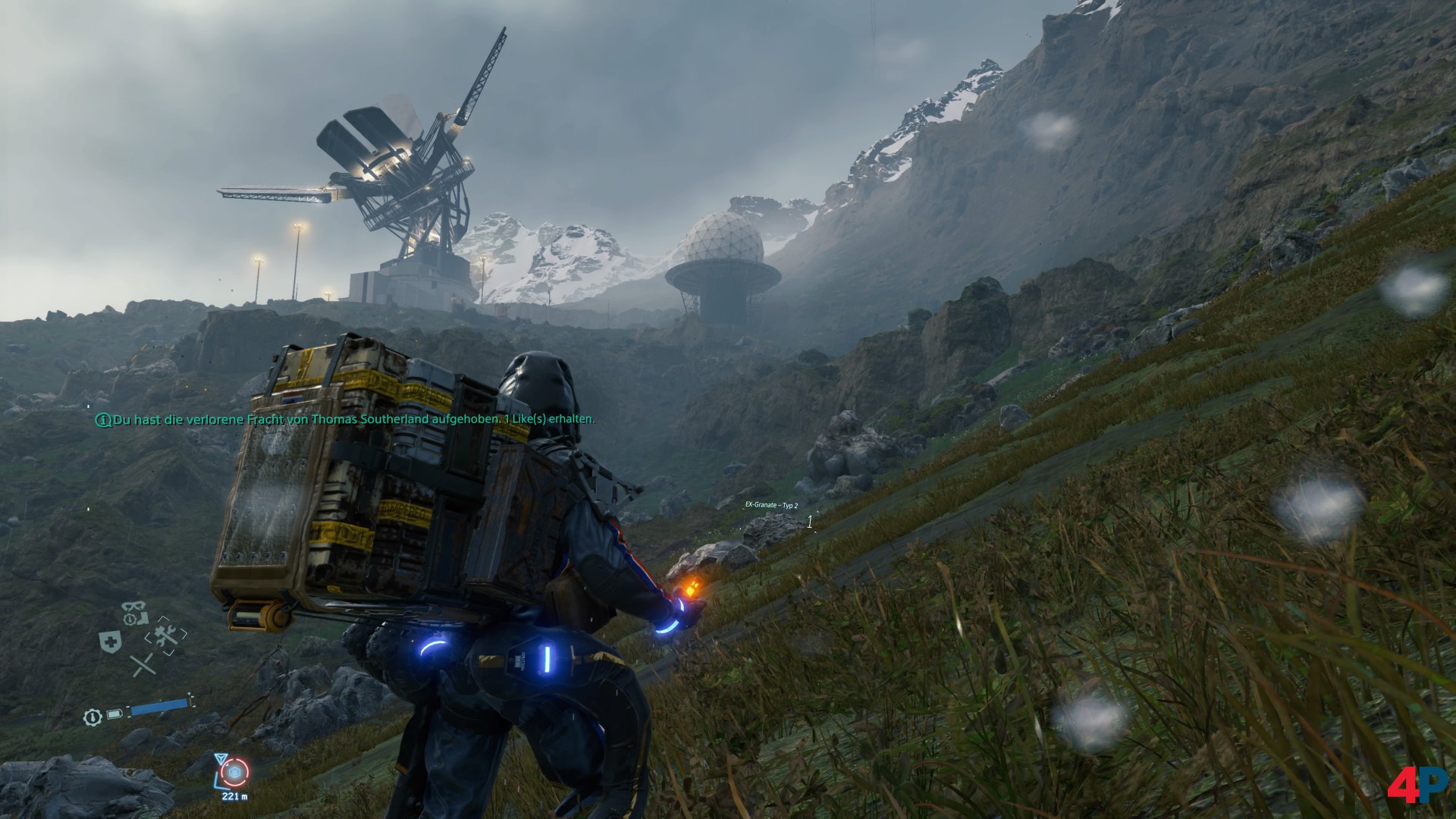
Task: Click the red circular cargo destination marker
Action: 235,772
